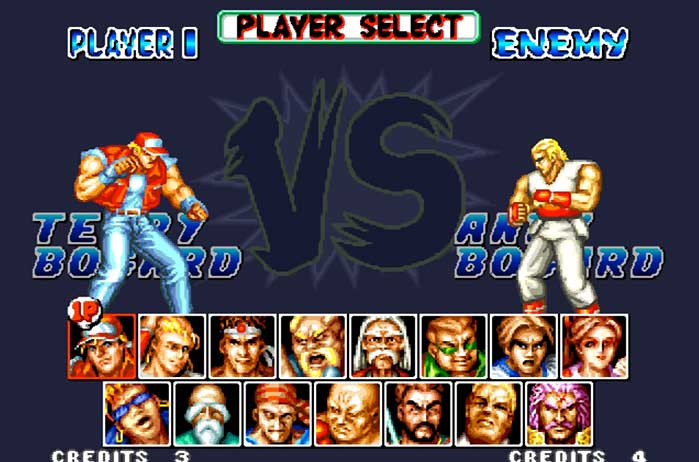Pick Billy Kane with the striped bandana
699x462 pixels.
click(x=277, y=413)
